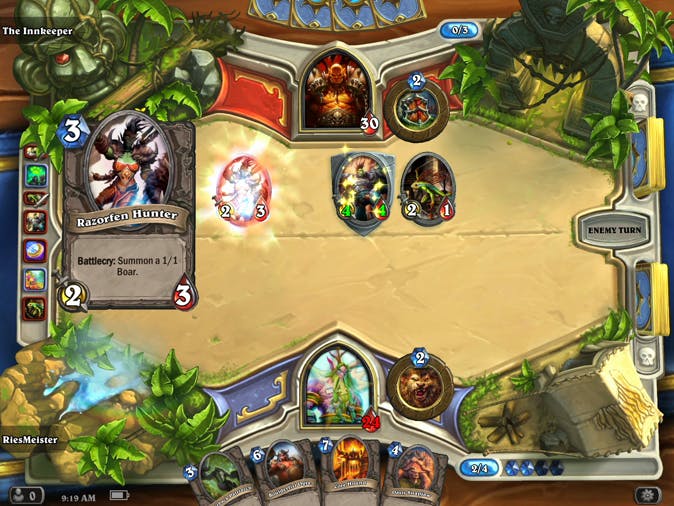
Task: Select the 6-cost Boulderfist Ogre card
Action: (286, 474)
